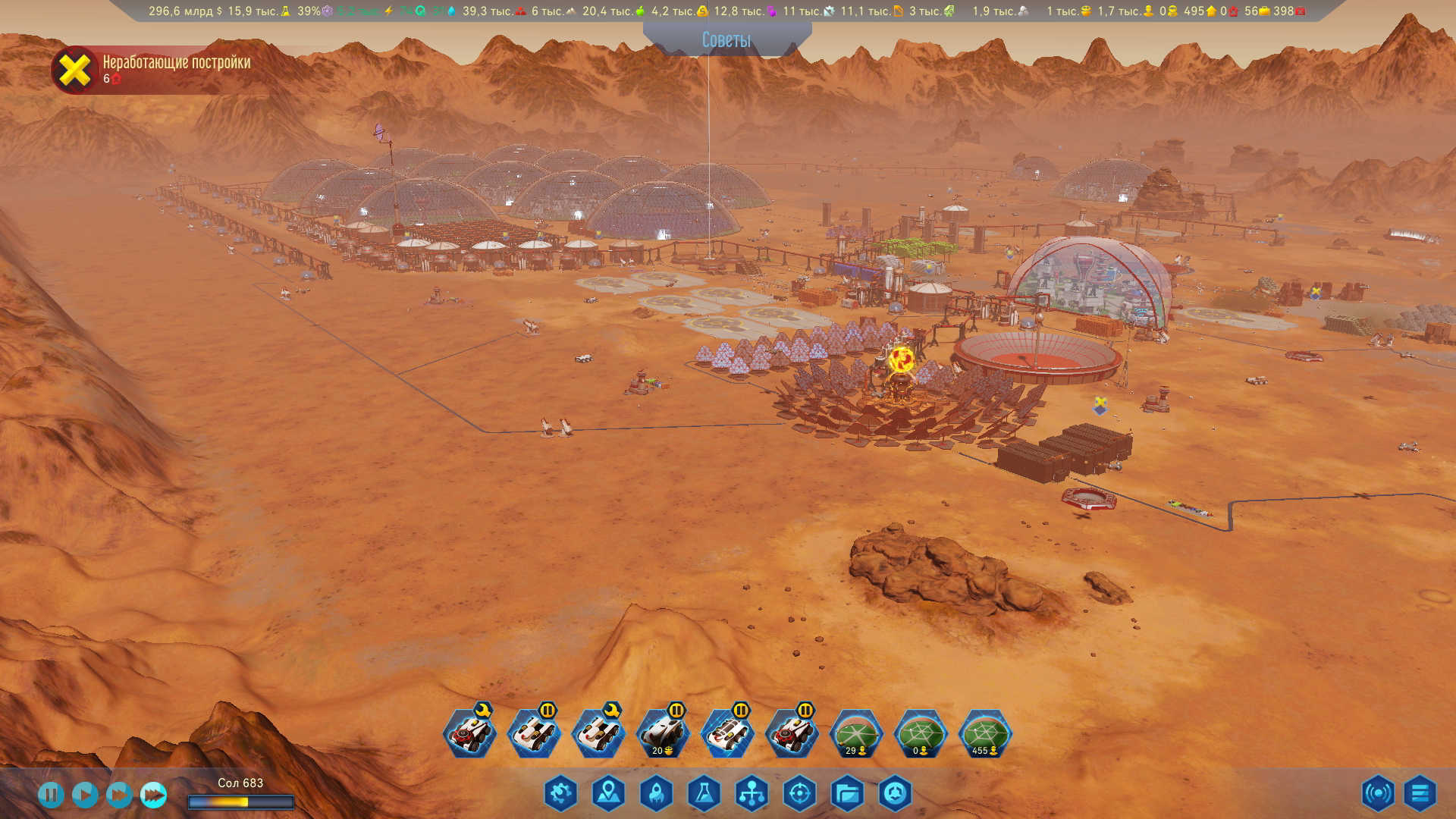Pause the game
The image size is (1456, 819).
click(51, 795)
